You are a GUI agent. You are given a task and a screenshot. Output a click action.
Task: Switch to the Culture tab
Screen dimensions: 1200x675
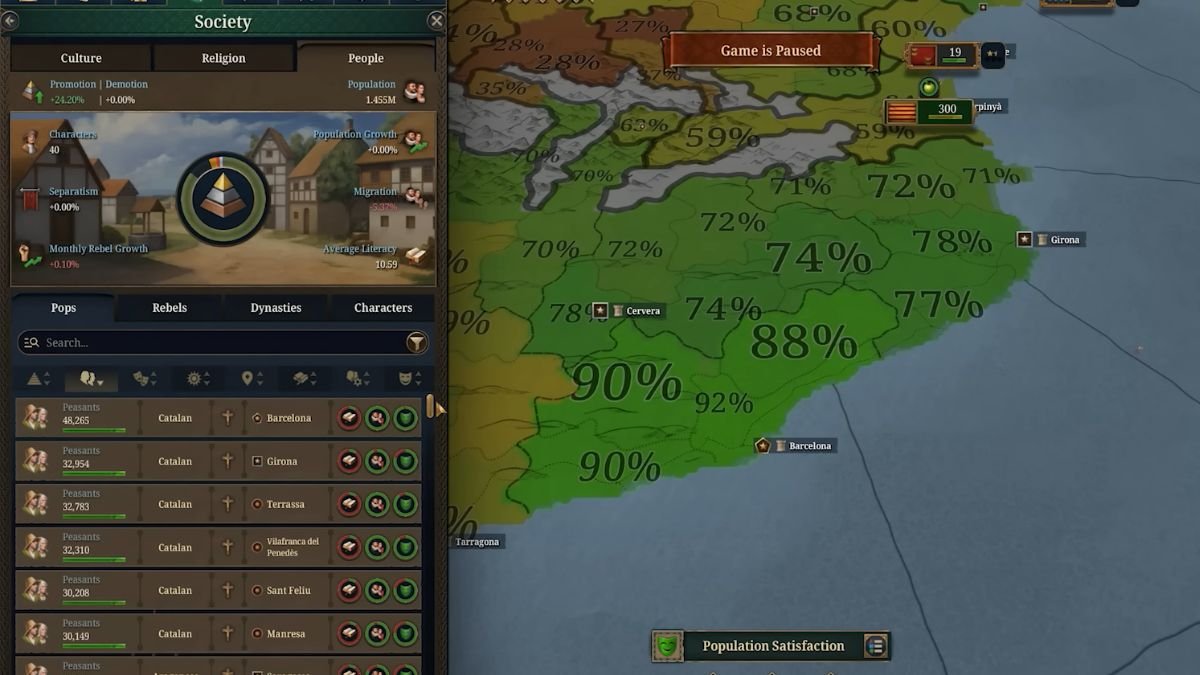click(x=81, y=58)
